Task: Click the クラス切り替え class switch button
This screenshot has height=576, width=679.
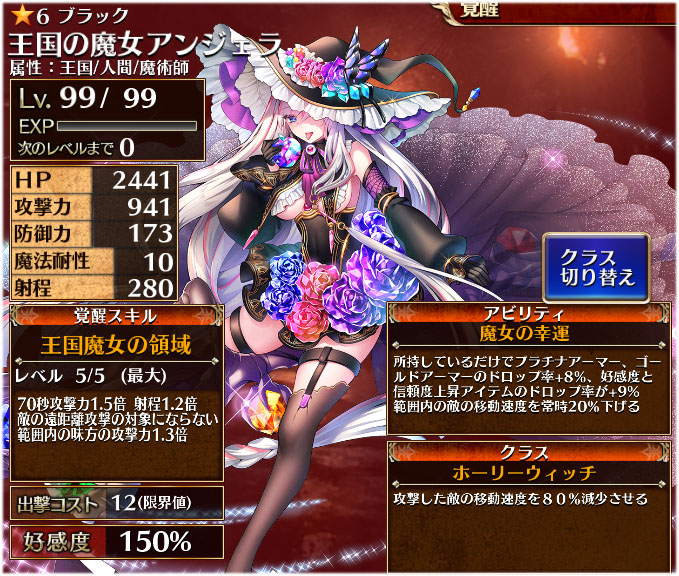Action: tap(596, 267)
